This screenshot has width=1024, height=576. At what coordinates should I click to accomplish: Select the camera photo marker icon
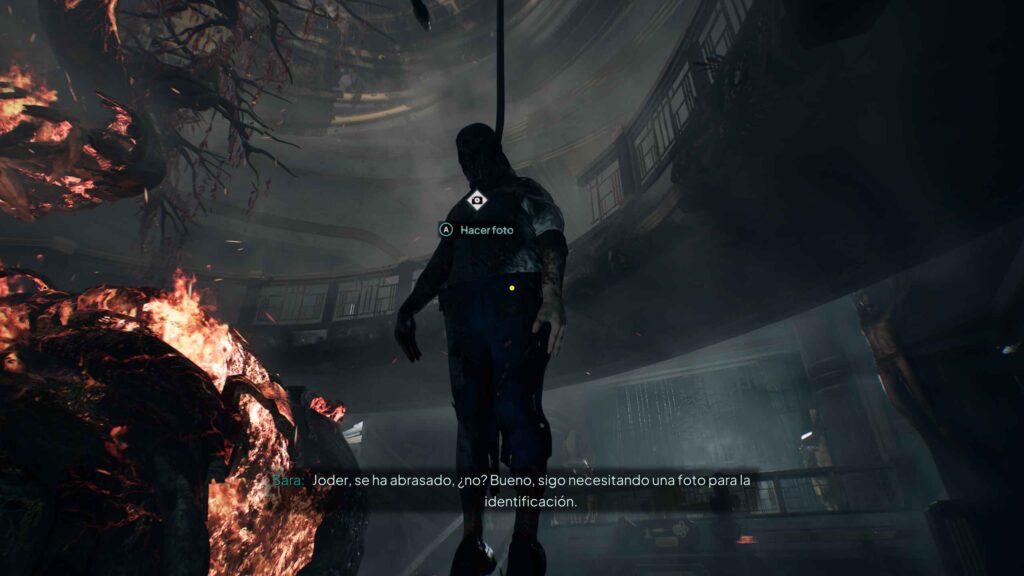477,200
